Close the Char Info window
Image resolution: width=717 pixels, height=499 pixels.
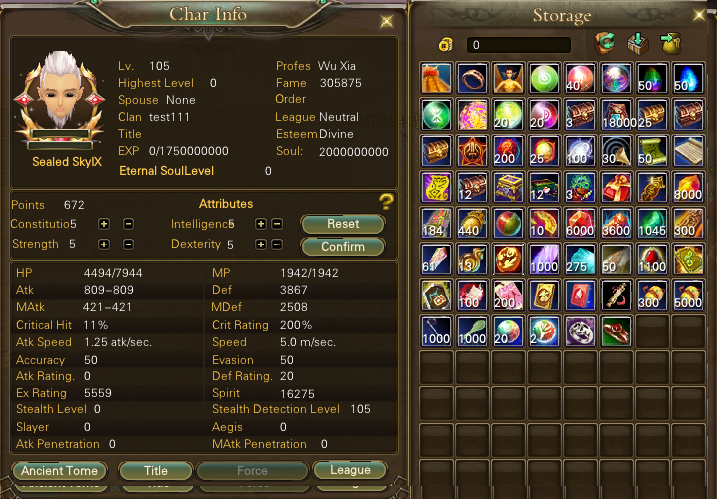(387, 21)
